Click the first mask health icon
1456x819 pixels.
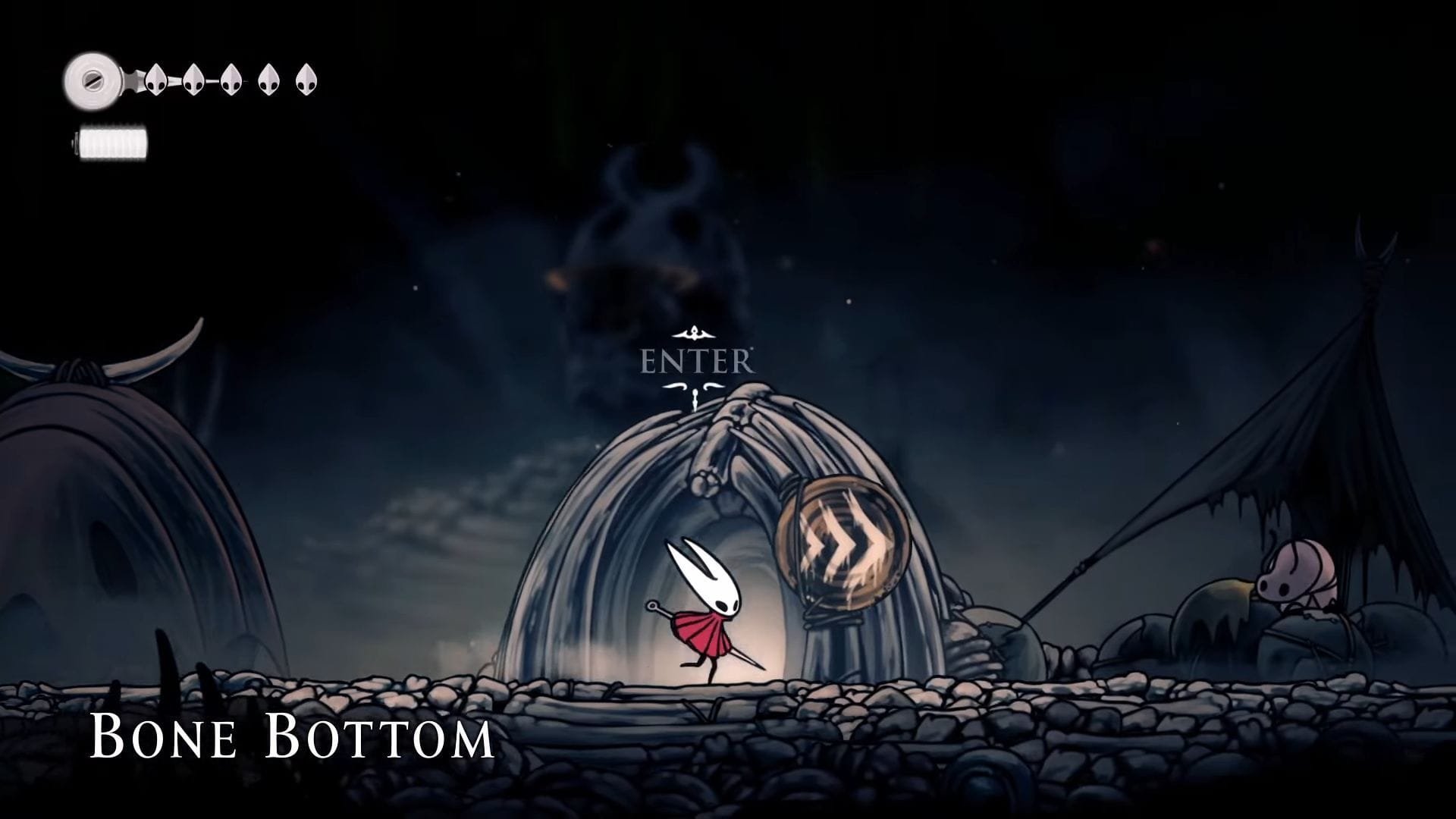pos(157,81)
